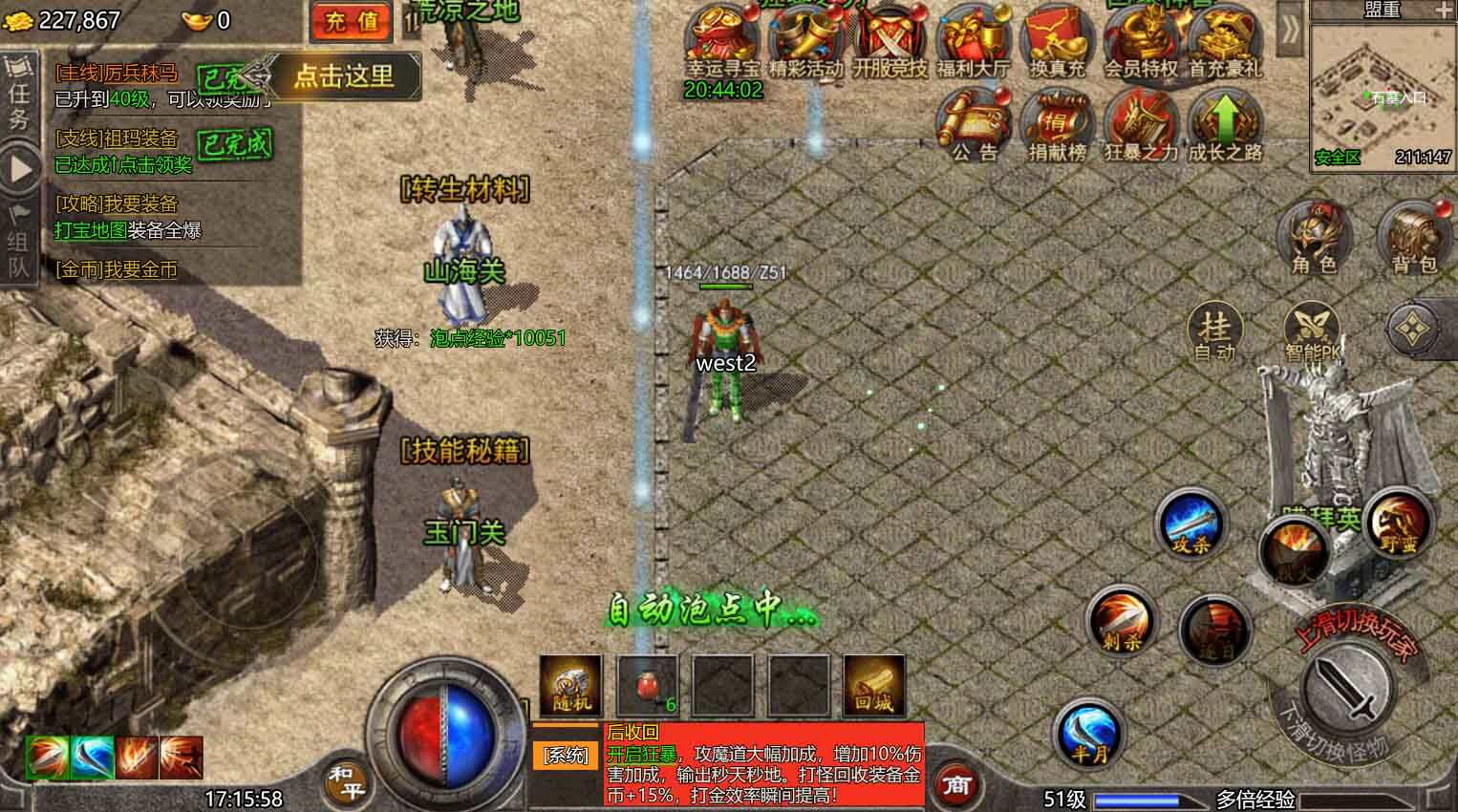Open the 成长之路 growth path panel
The height and width of the screenshot is (812, 1458).
1227,124
